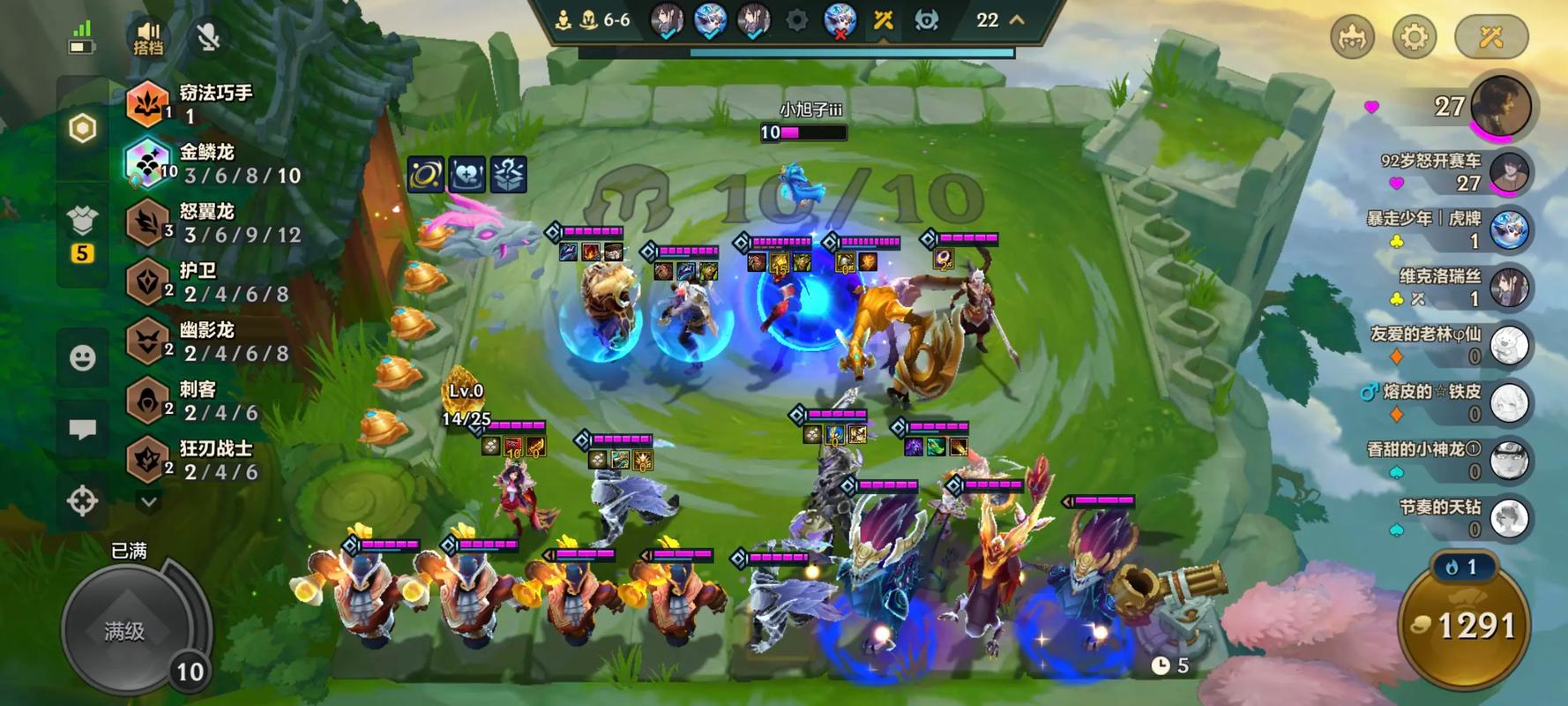
Task: Open the crossed swords battle button
Action: pyautogui.click(x=1490, y=37)
